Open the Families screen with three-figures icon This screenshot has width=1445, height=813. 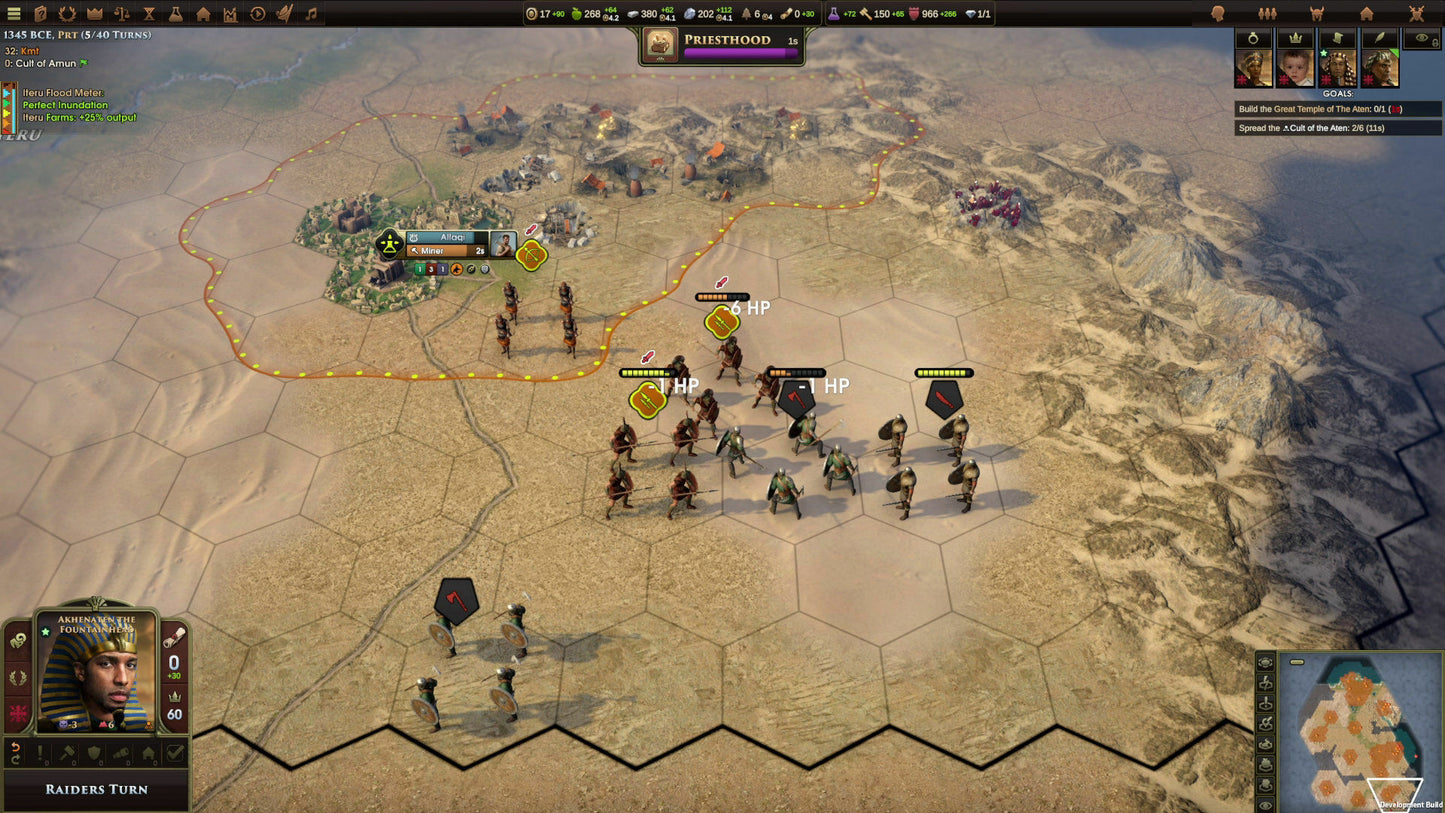point(1268,13)
